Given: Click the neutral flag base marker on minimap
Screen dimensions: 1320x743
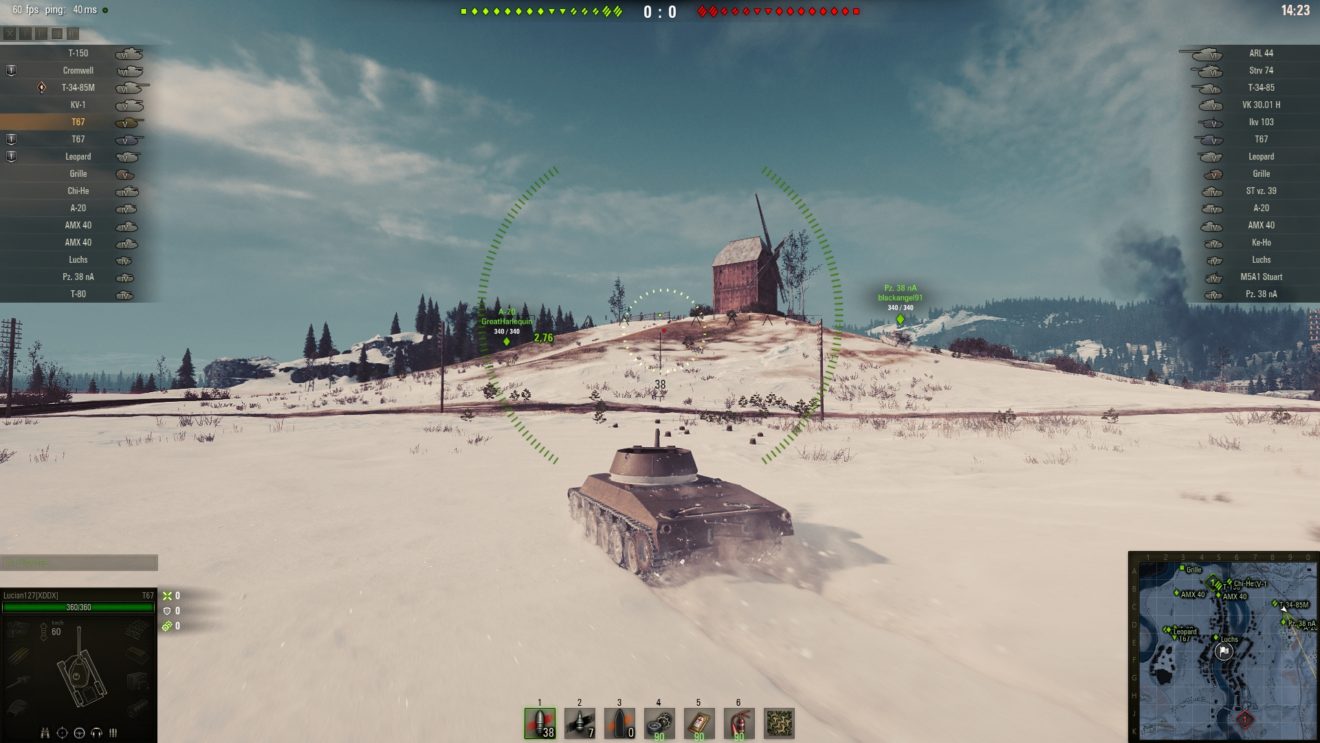Looking at the screenshot, I should tap(1224, 651).
